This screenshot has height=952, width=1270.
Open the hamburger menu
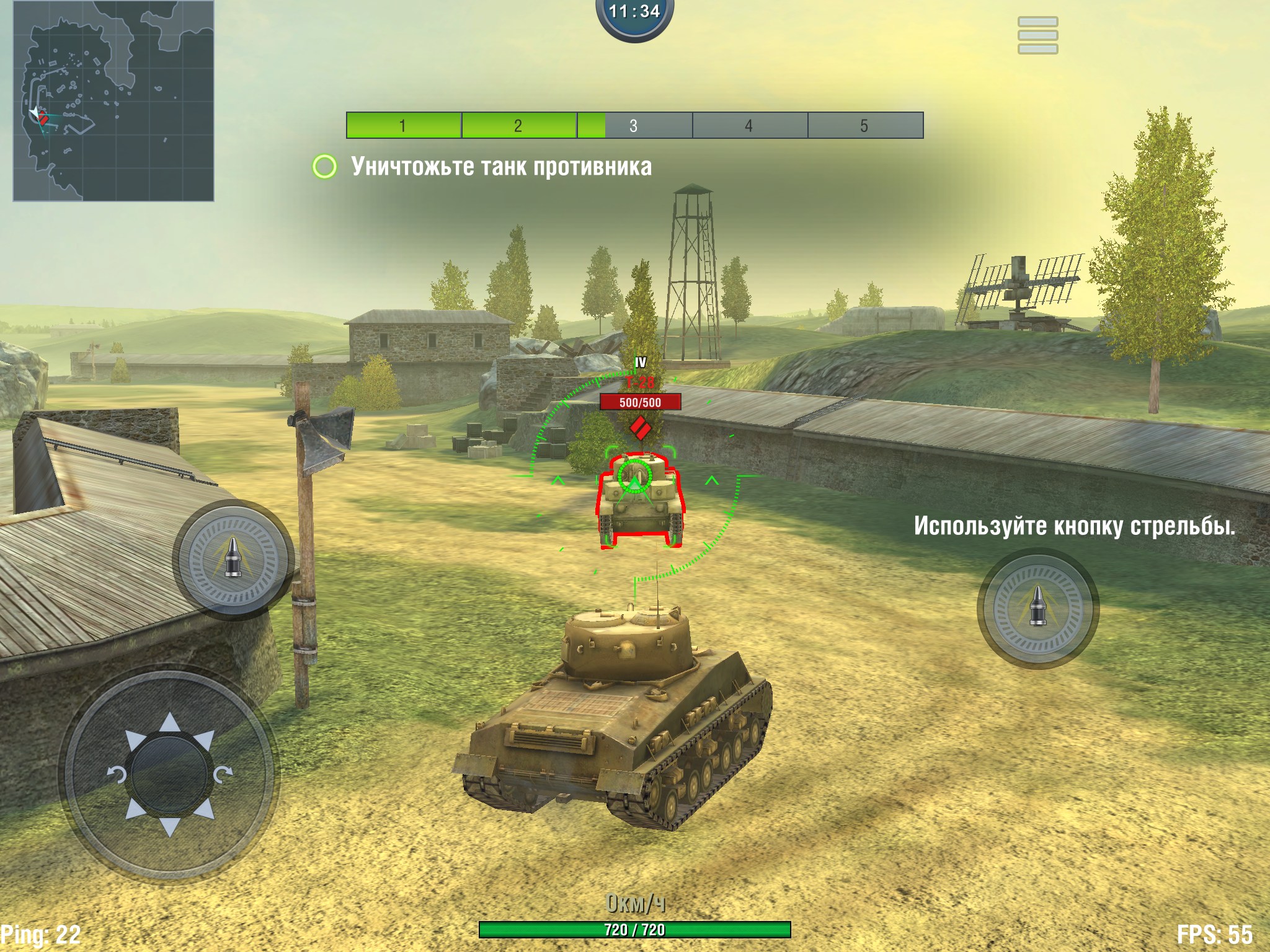(1037, 35)
